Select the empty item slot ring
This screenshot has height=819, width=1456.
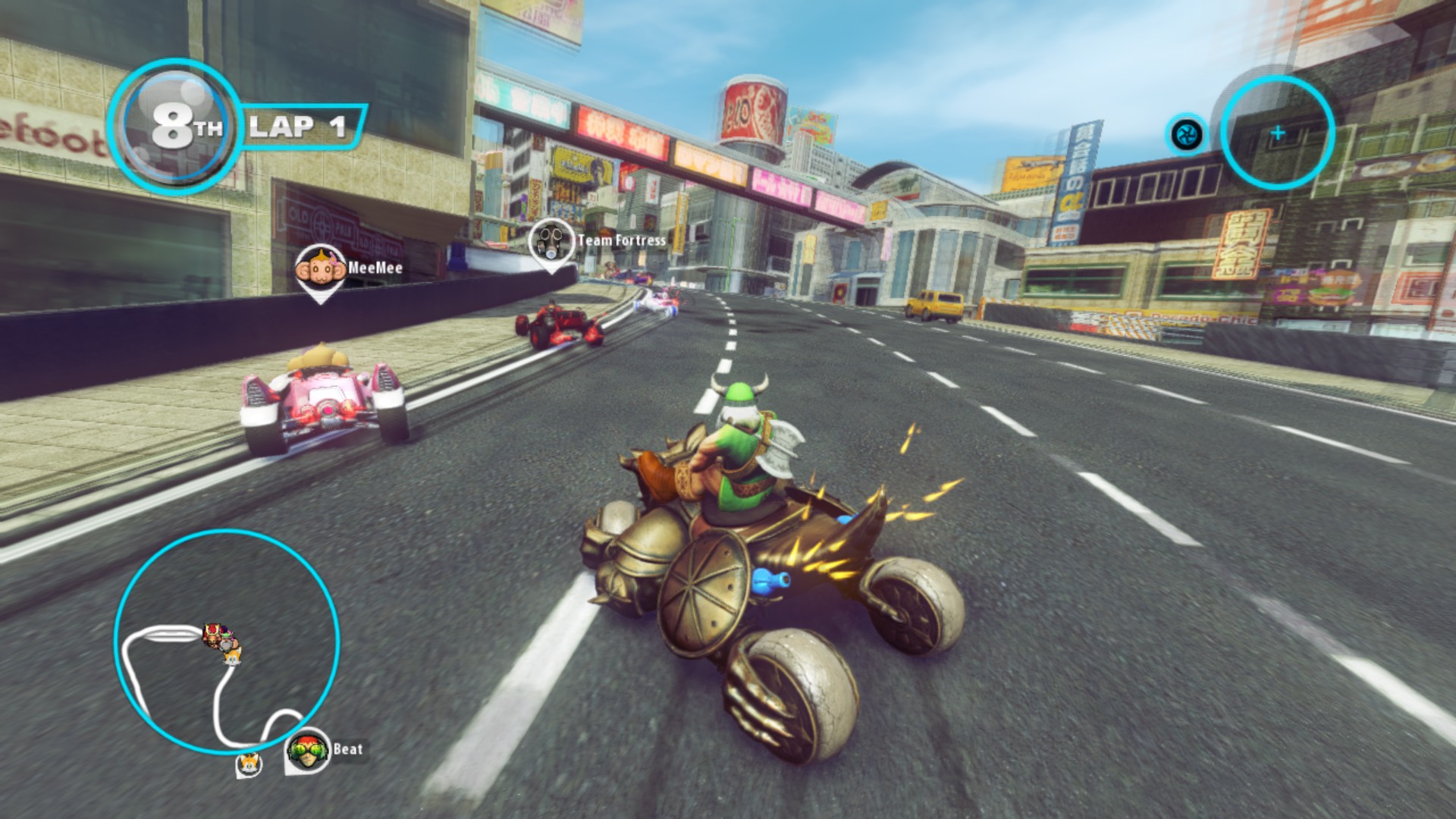pos(1278,133)
